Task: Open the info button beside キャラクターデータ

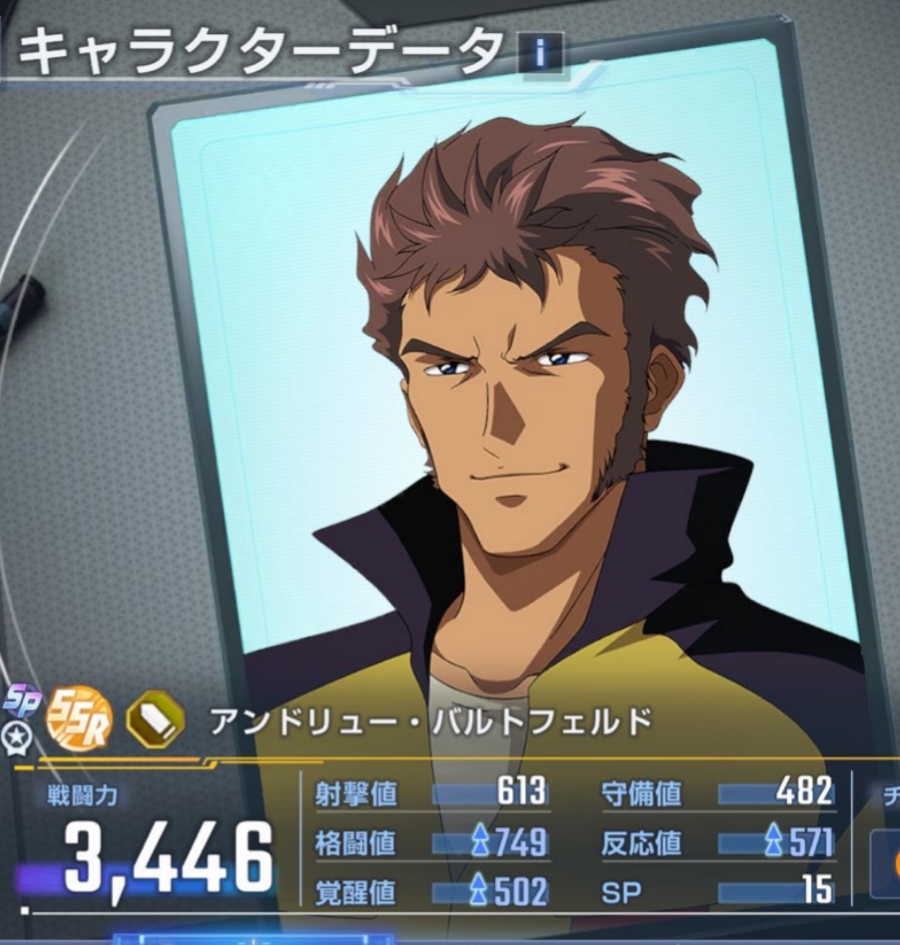Action: tap(540, 53)
